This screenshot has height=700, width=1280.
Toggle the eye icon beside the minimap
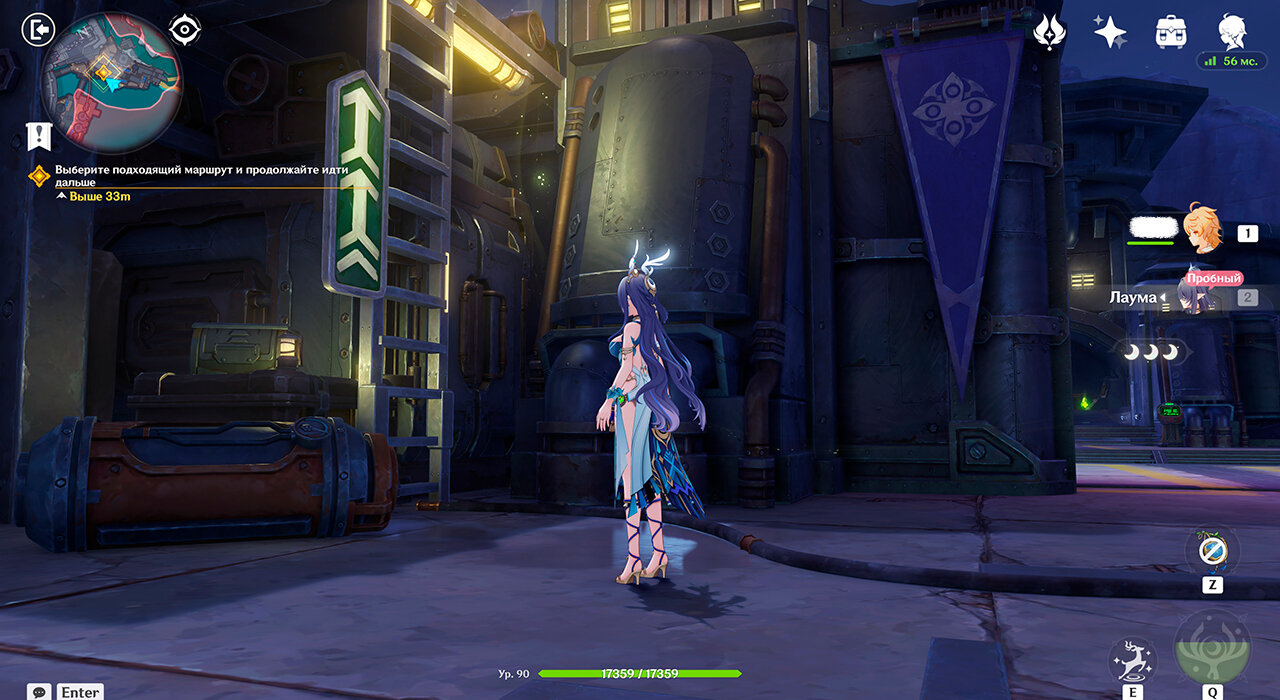point(185,30)
